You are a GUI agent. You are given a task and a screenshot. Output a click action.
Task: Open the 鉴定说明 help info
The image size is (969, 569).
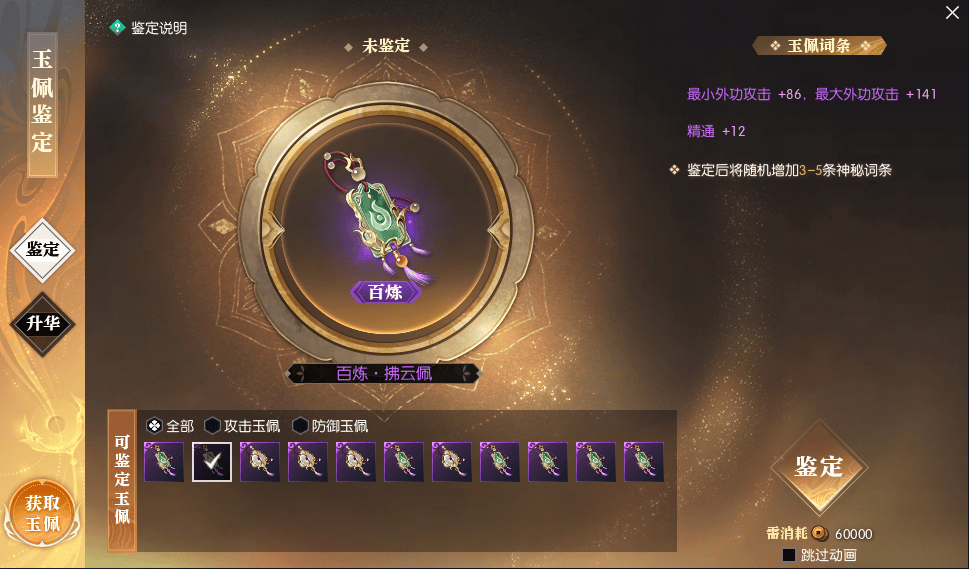pos(149,28)
